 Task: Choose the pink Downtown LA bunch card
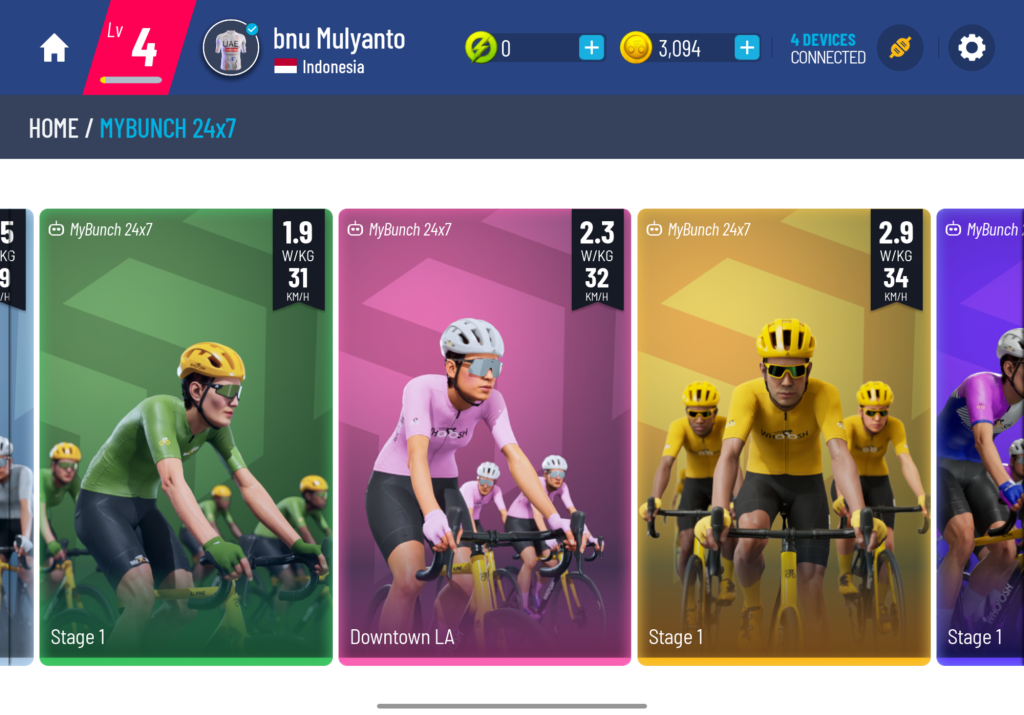click(x=484, y=437)
